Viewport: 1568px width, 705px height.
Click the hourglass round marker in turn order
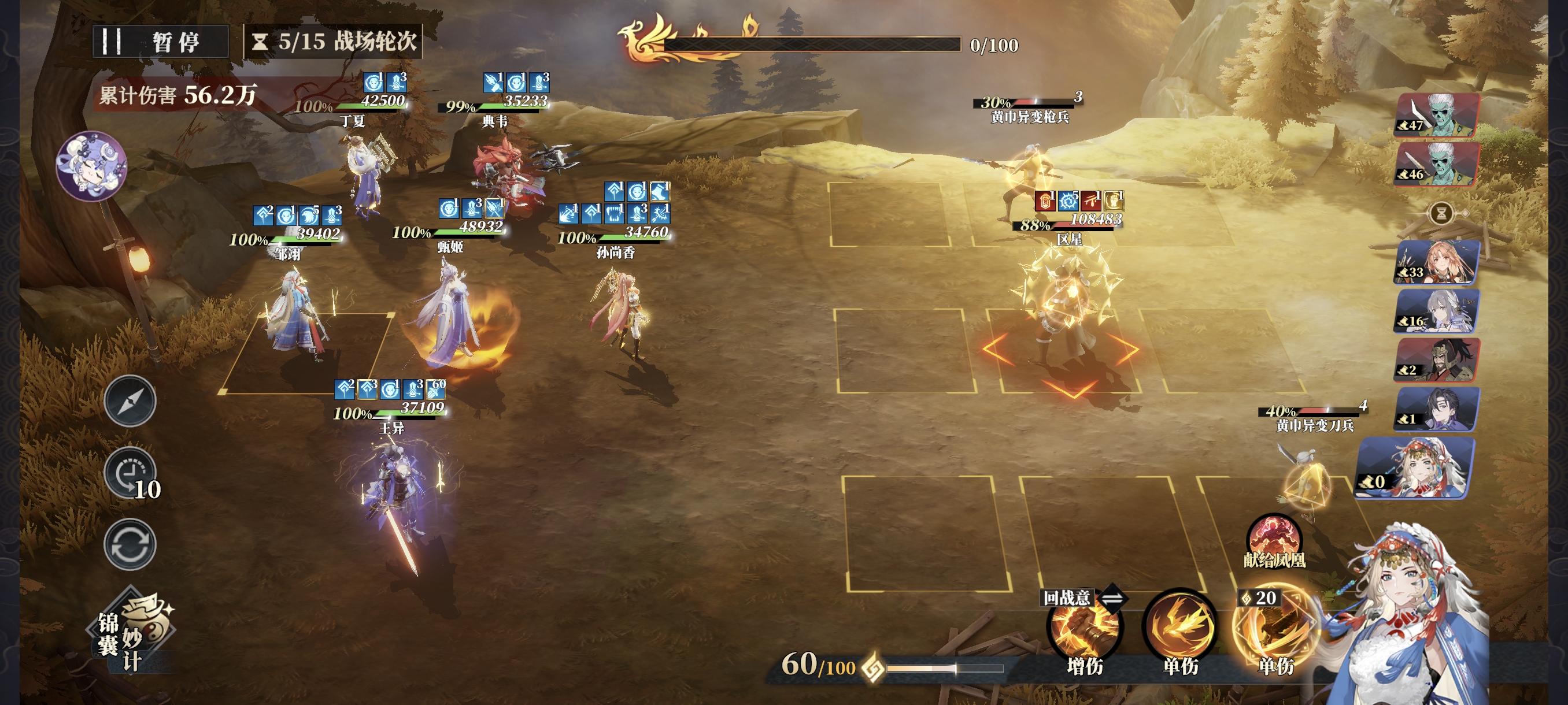point(1441,213)
